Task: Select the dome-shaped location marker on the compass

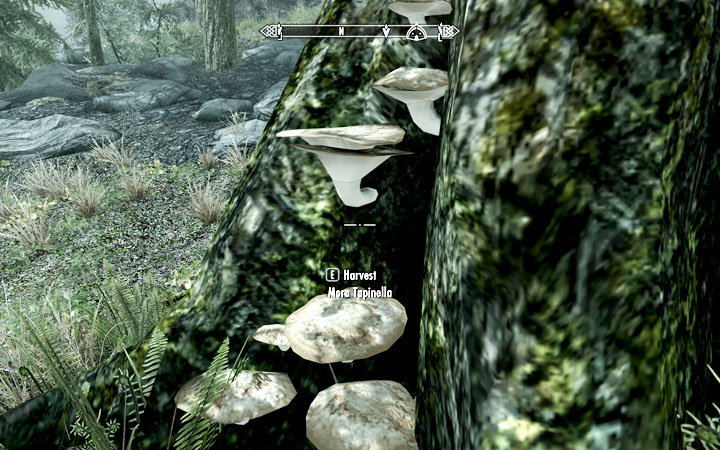Action: click(418, 31)
